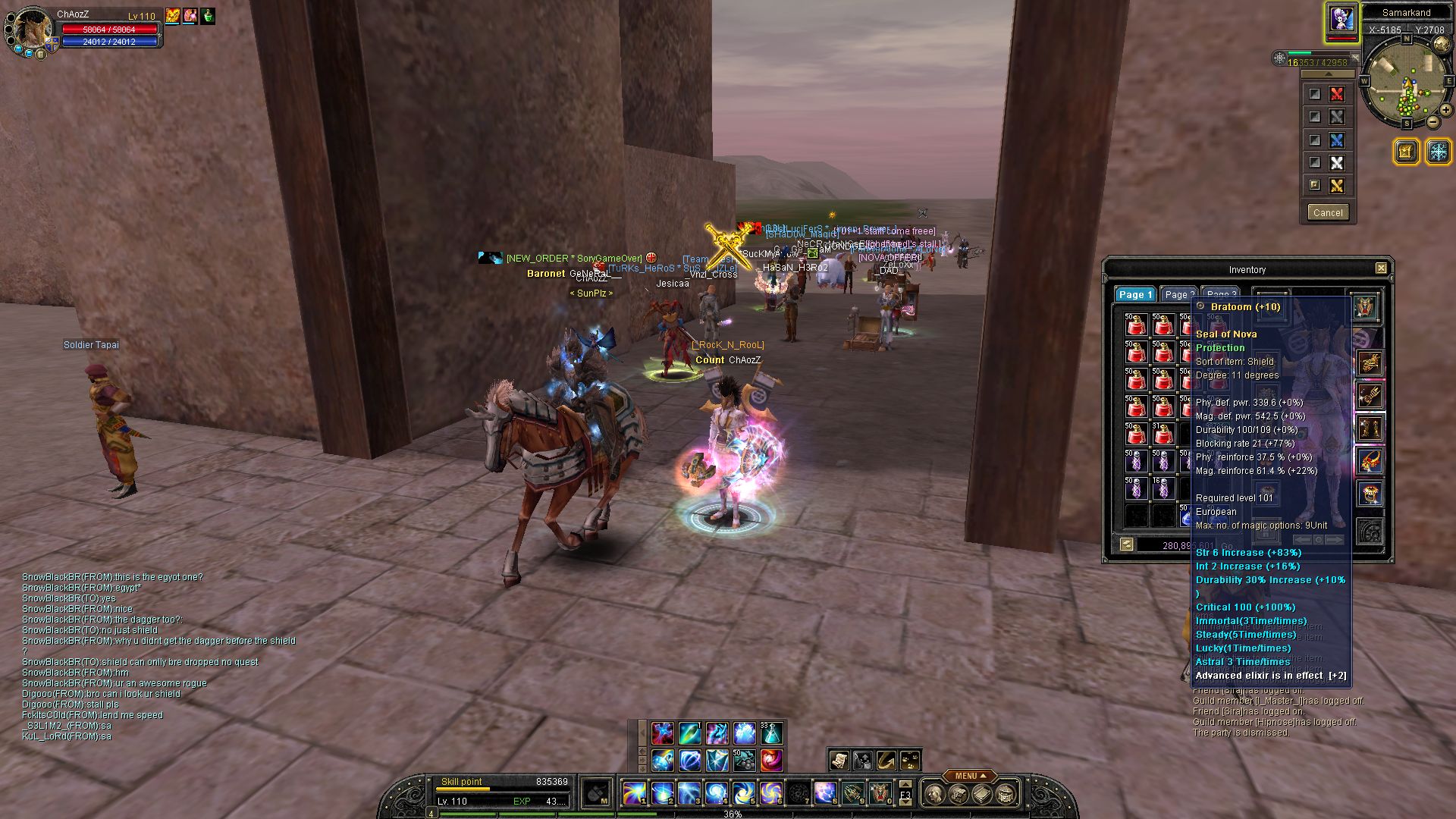
Task: Switch to inventory Page 1 tab
Action: click(1134, 295)
